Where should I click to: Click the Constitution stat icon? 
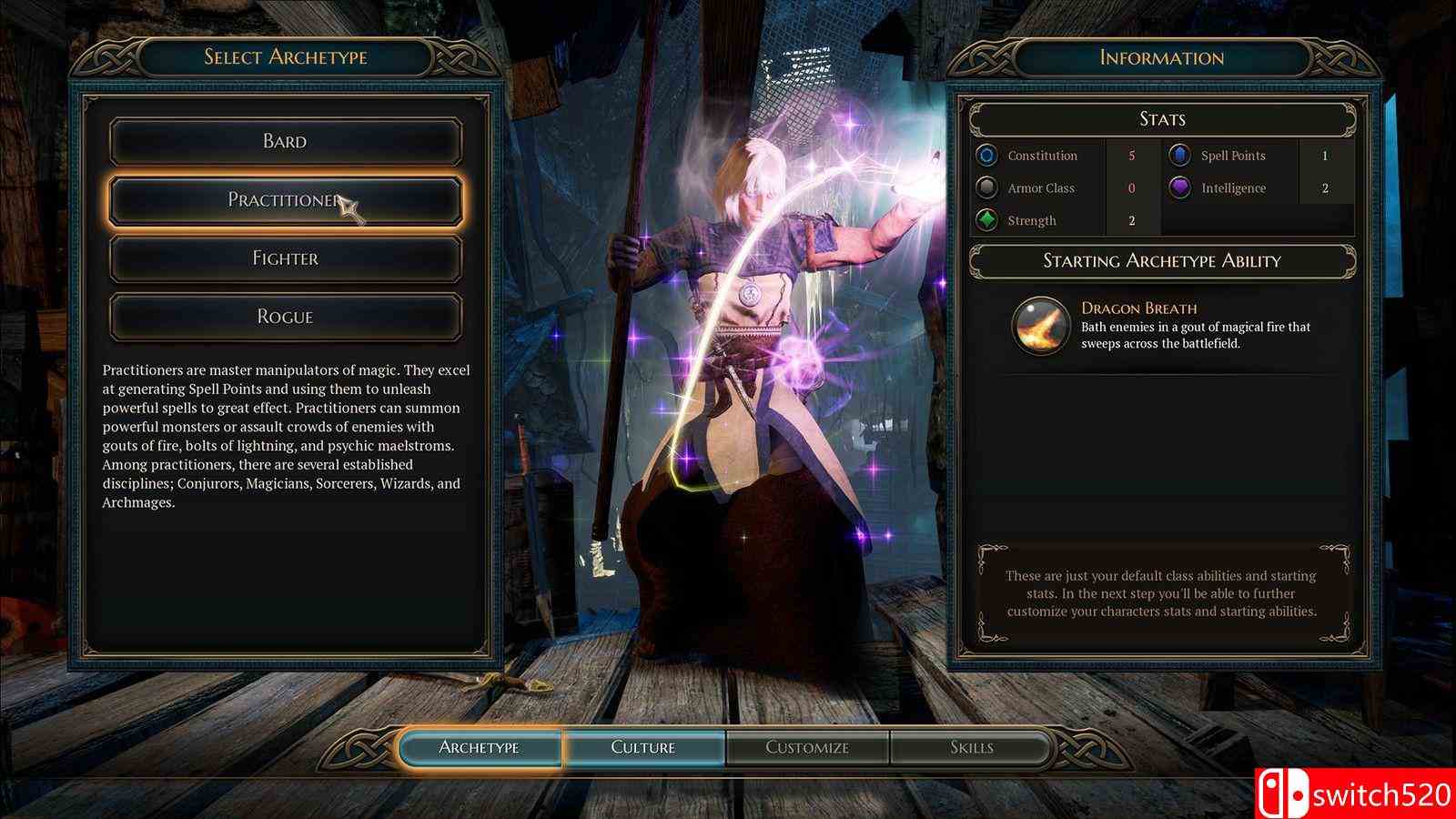(986, 156)
